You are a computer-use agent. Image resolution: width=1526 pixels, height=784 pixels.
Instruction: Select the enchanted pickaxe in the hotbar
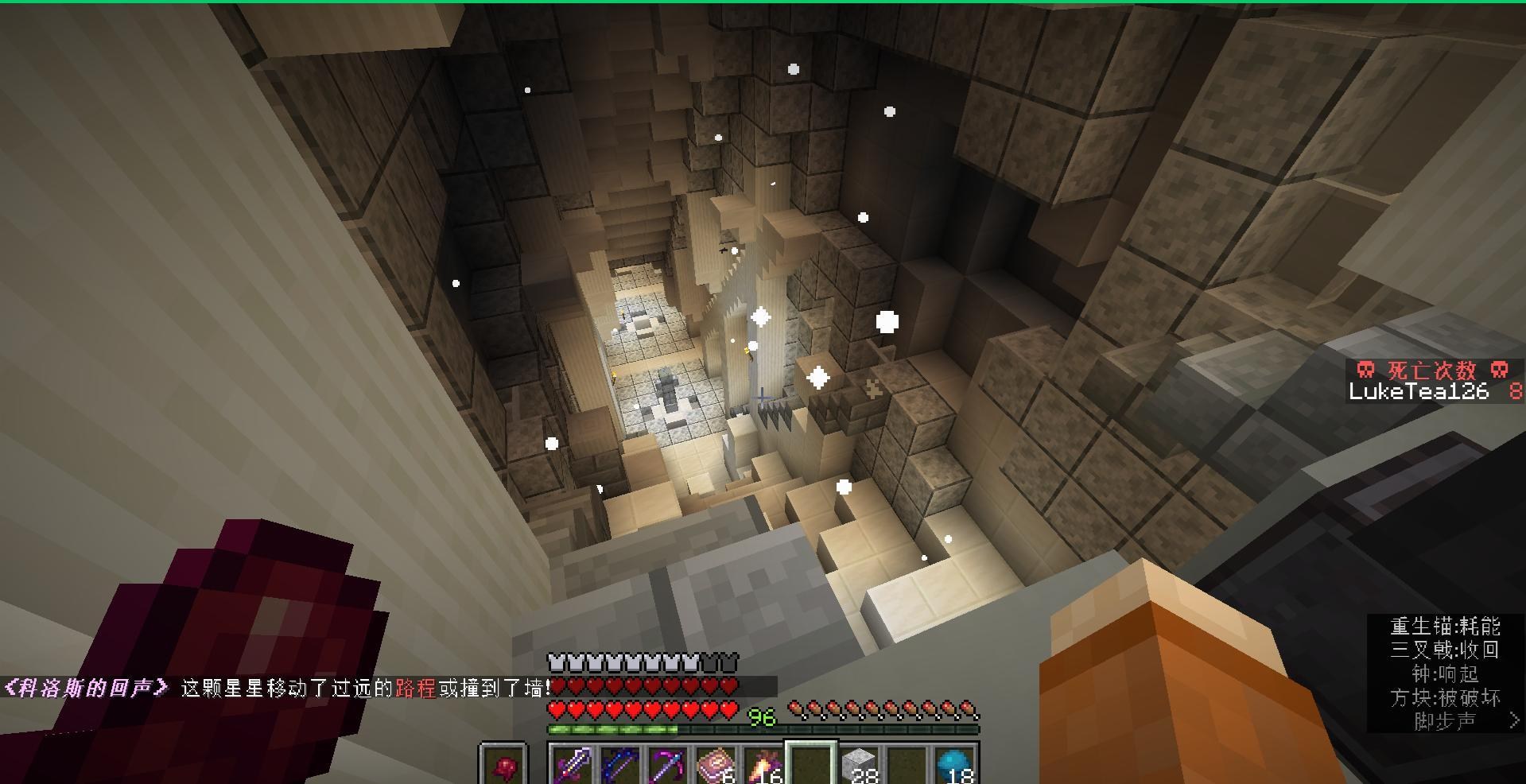pos(668,763)
